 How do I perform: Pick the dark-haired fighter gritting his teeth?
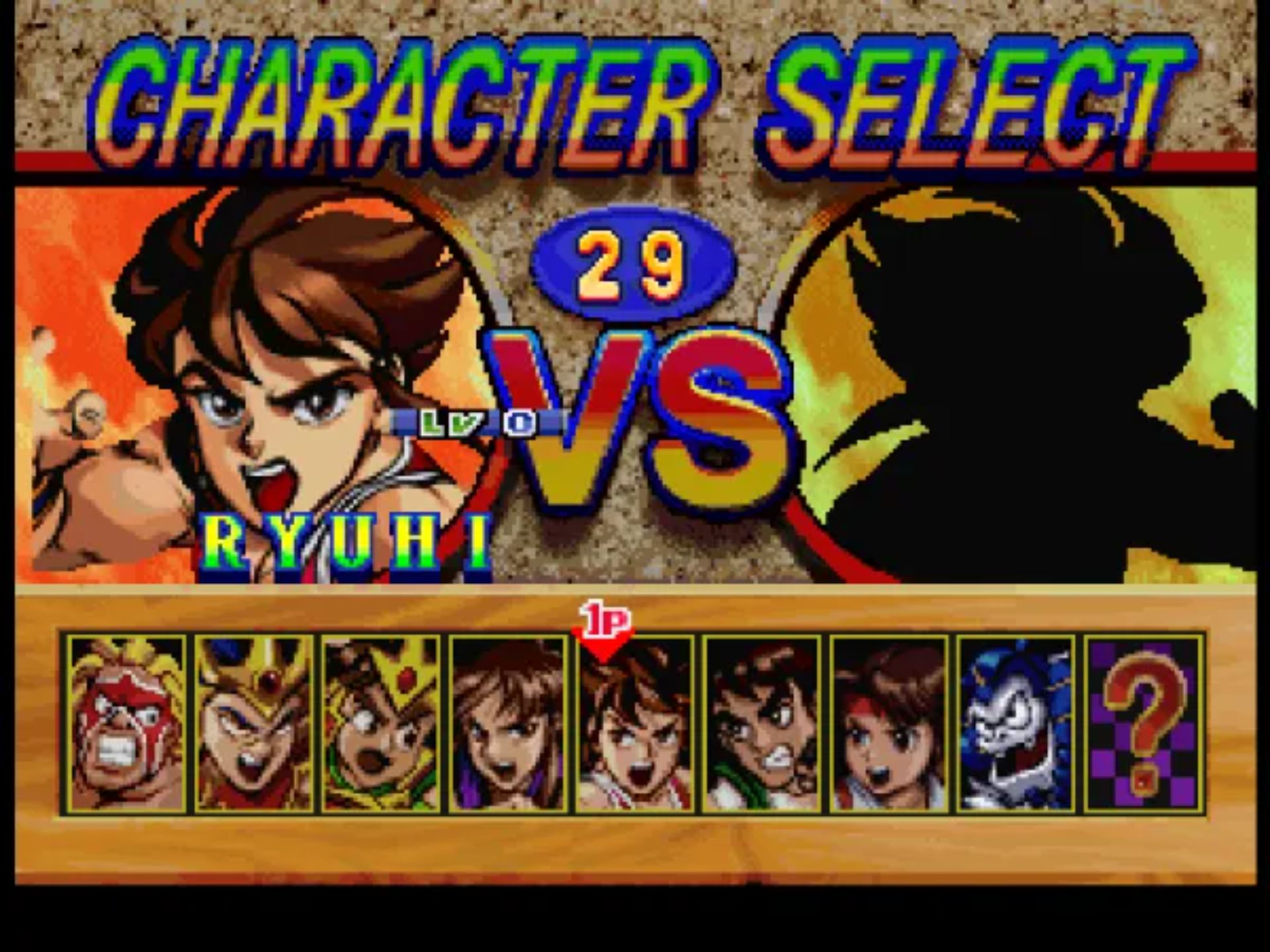click(x=762, y=724)
